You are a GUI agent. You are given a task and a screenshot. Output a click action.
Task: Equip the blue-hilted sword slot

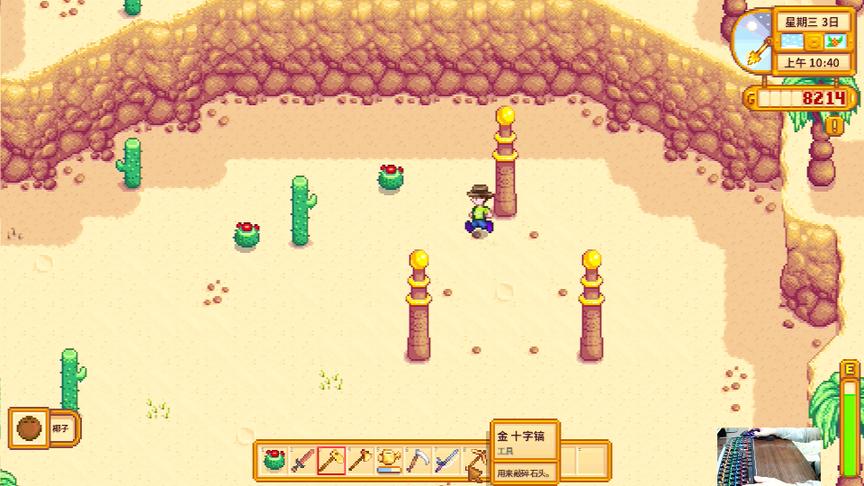[x=447, y=460]
